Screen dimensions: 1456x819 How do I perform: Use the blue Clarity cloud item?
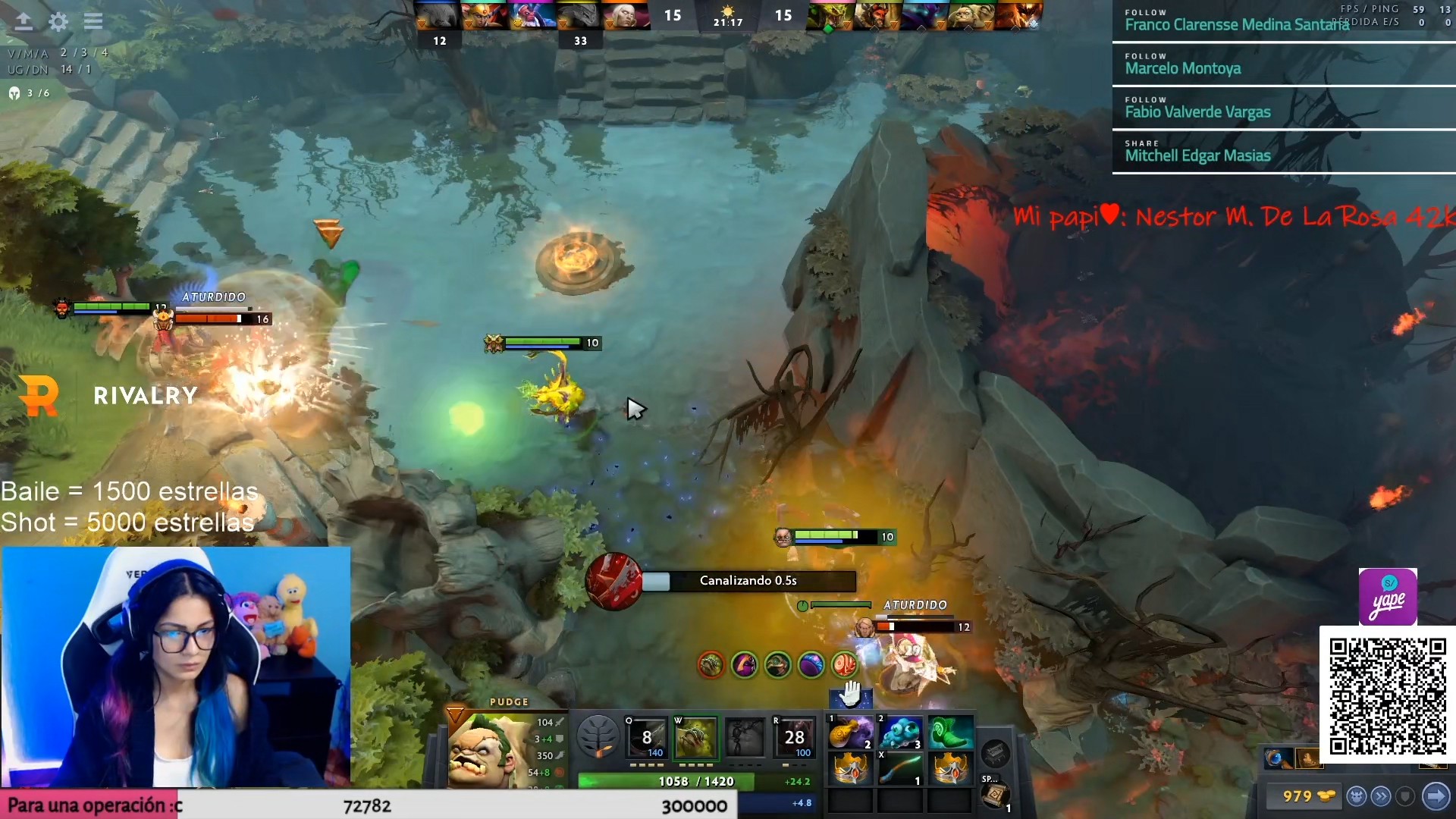(x=900, y=733)
